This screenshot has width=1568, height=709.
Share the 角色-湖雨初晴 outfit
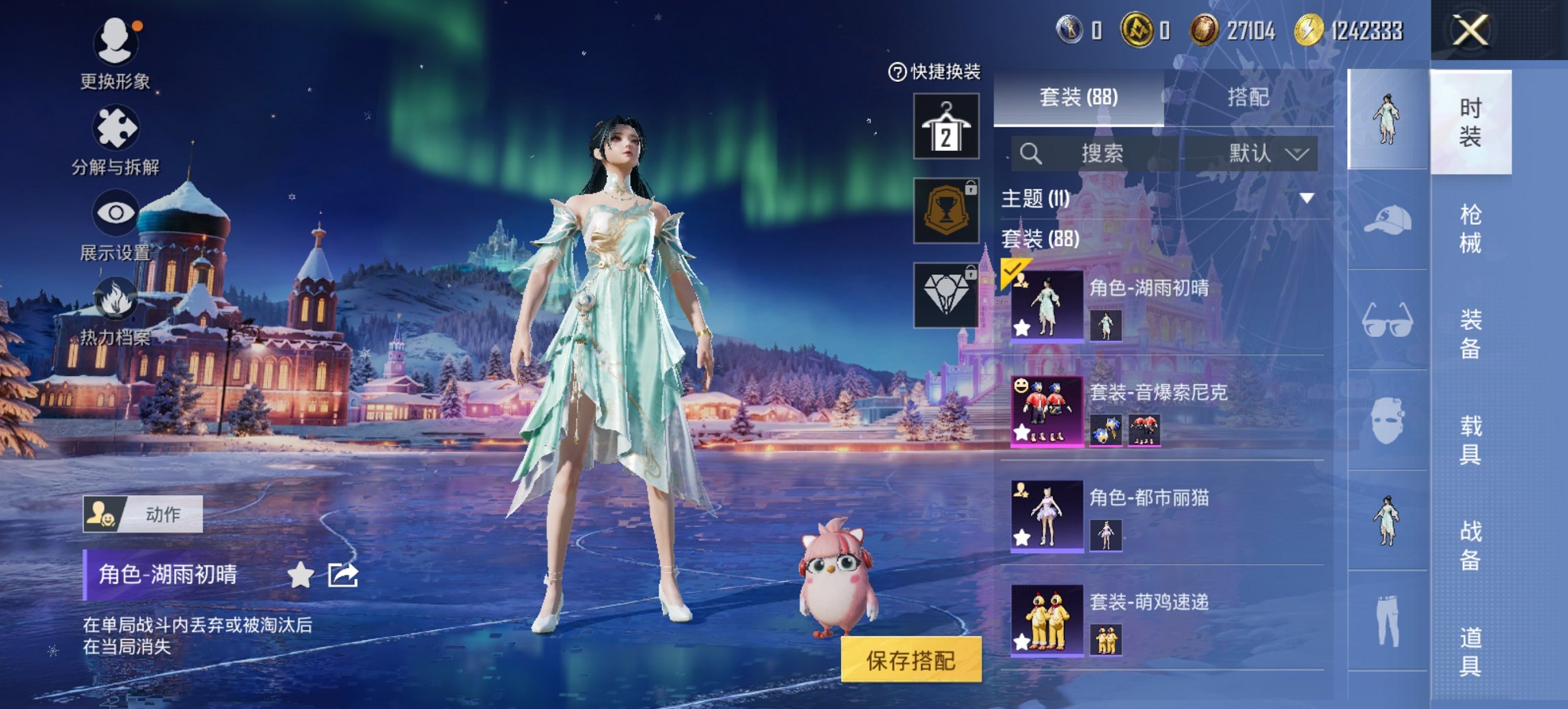(x=342, y=575)
